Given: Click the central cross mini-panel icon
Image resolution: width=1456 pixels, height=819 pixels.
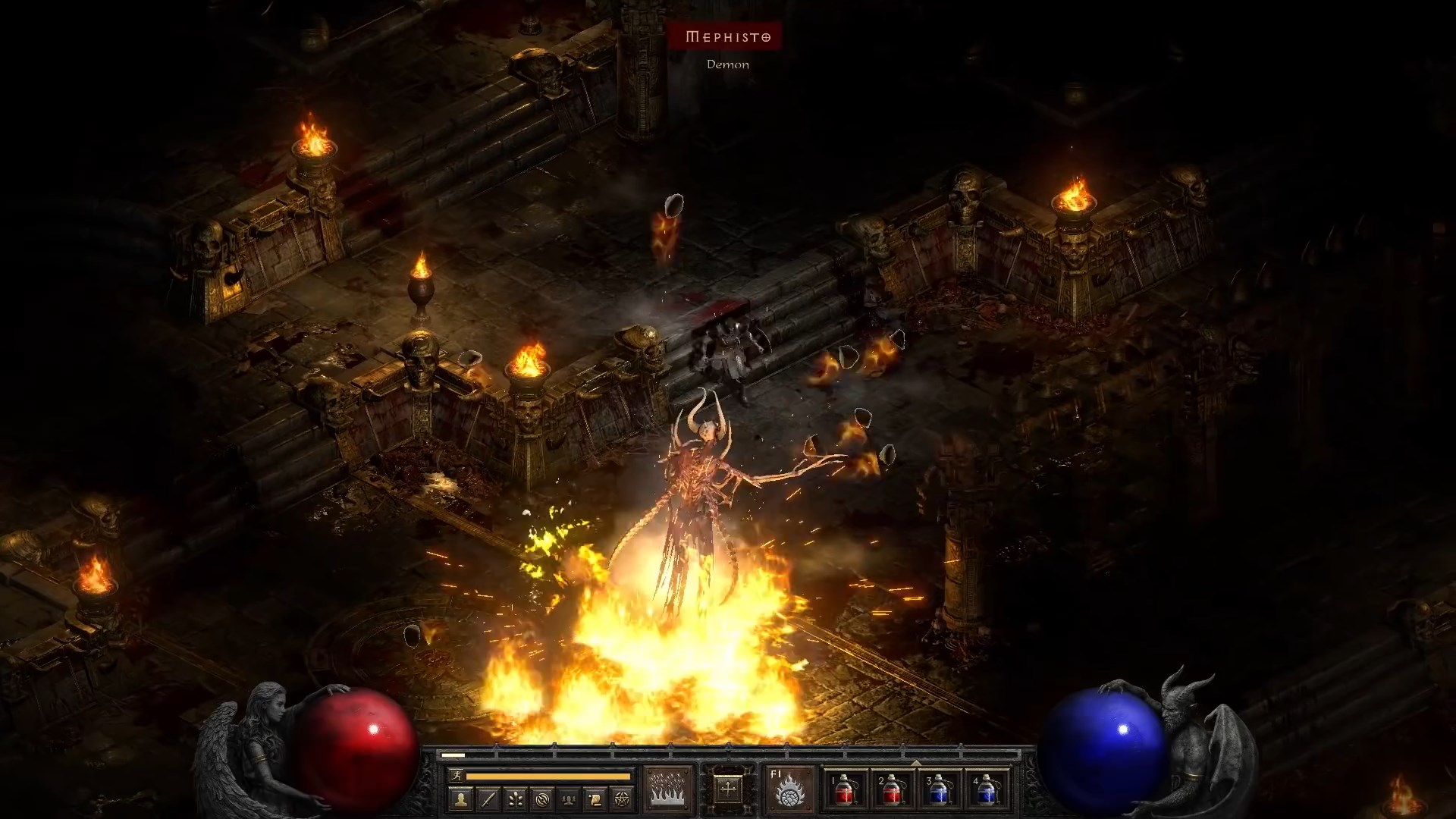Looking at the screenshot, I should pos(727,789).
